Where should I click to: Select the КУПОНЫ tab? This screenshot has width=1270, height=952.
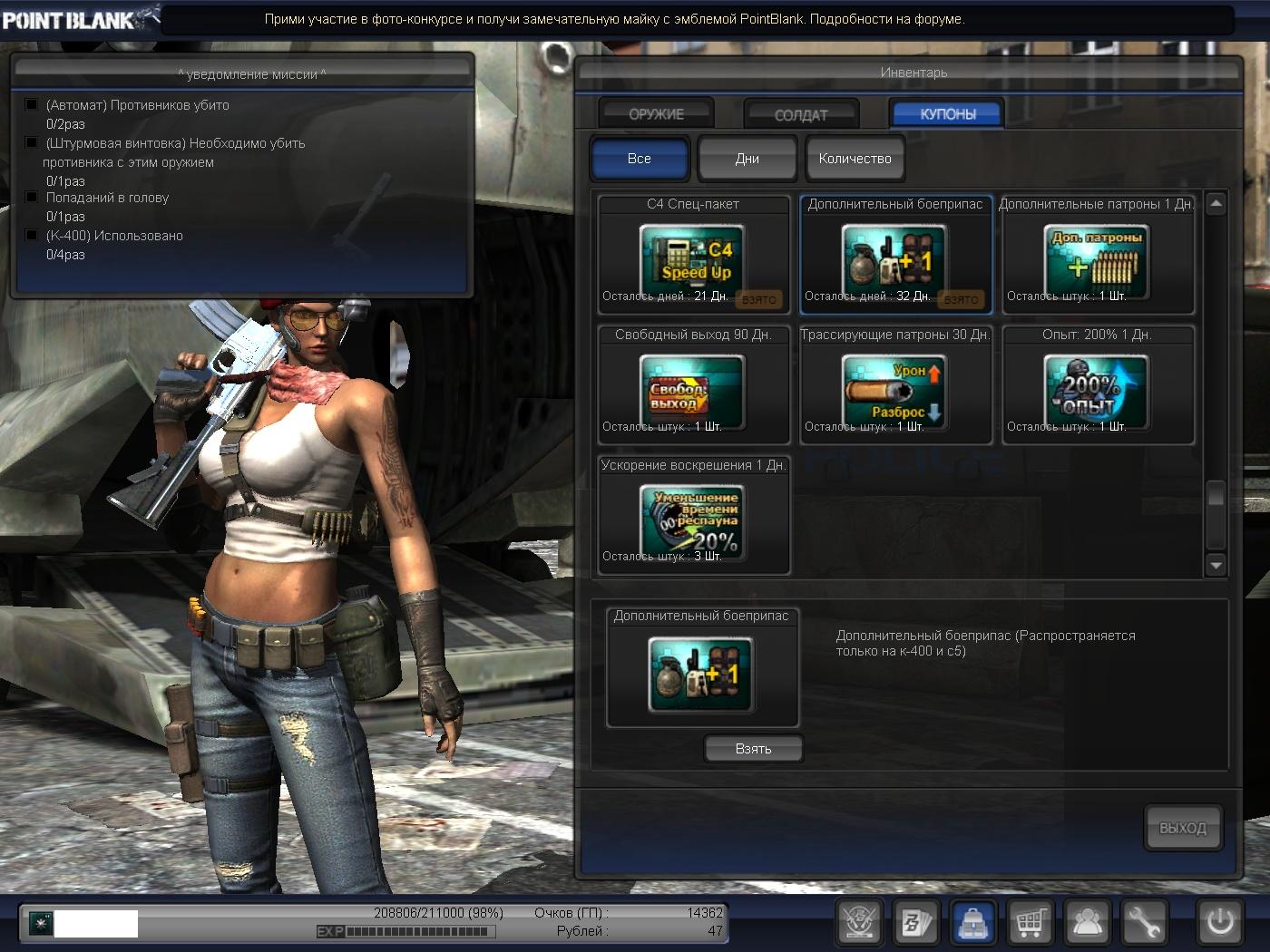(x=947, y=114)
